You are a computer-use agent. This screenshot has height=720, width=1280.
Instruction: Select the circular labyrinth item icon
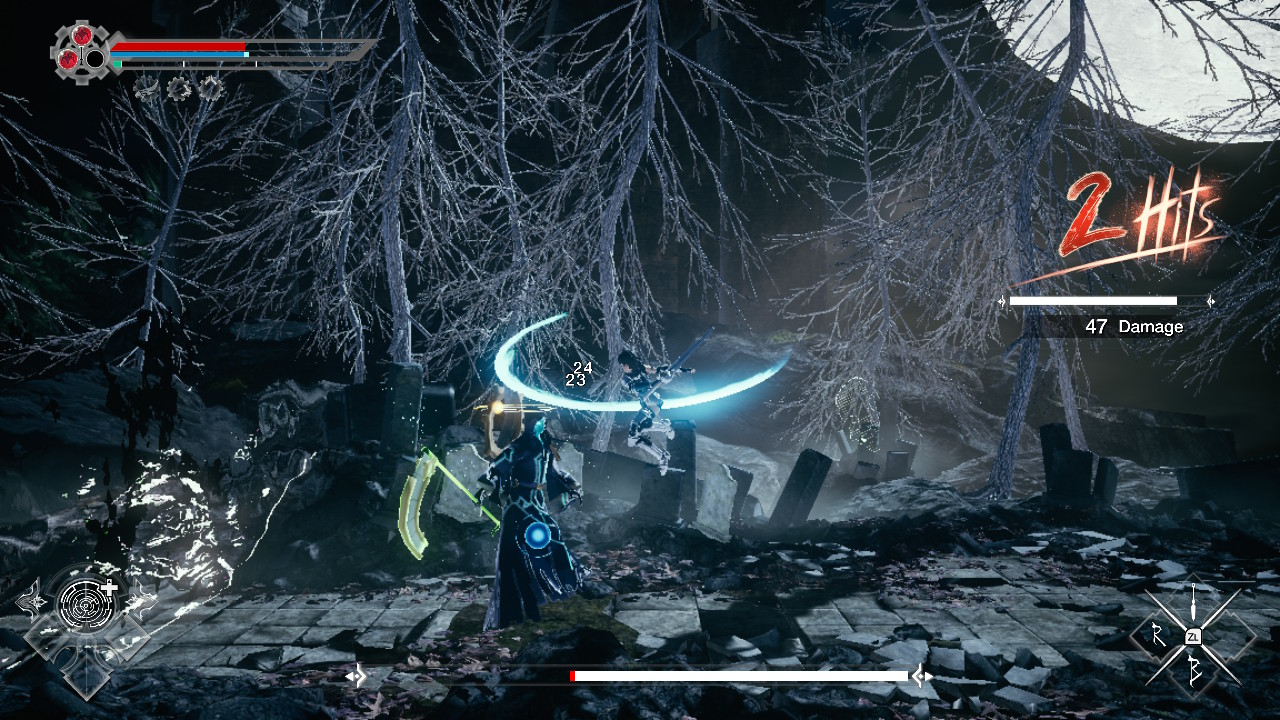pyautogui.click(x=86, y=602)
